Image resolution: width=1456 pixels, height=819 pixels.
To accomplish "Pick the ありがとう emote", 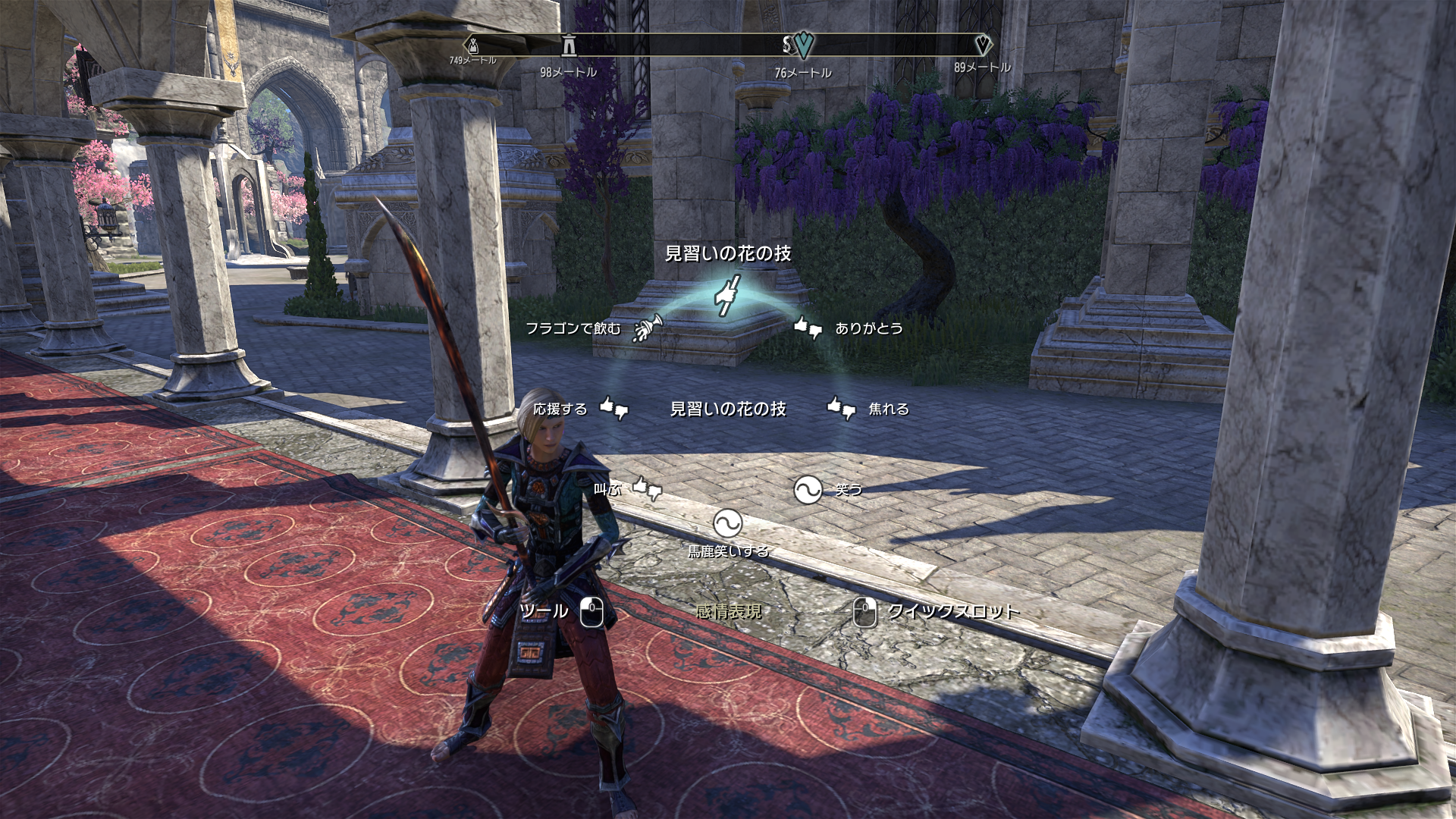I will coord(808,328).
